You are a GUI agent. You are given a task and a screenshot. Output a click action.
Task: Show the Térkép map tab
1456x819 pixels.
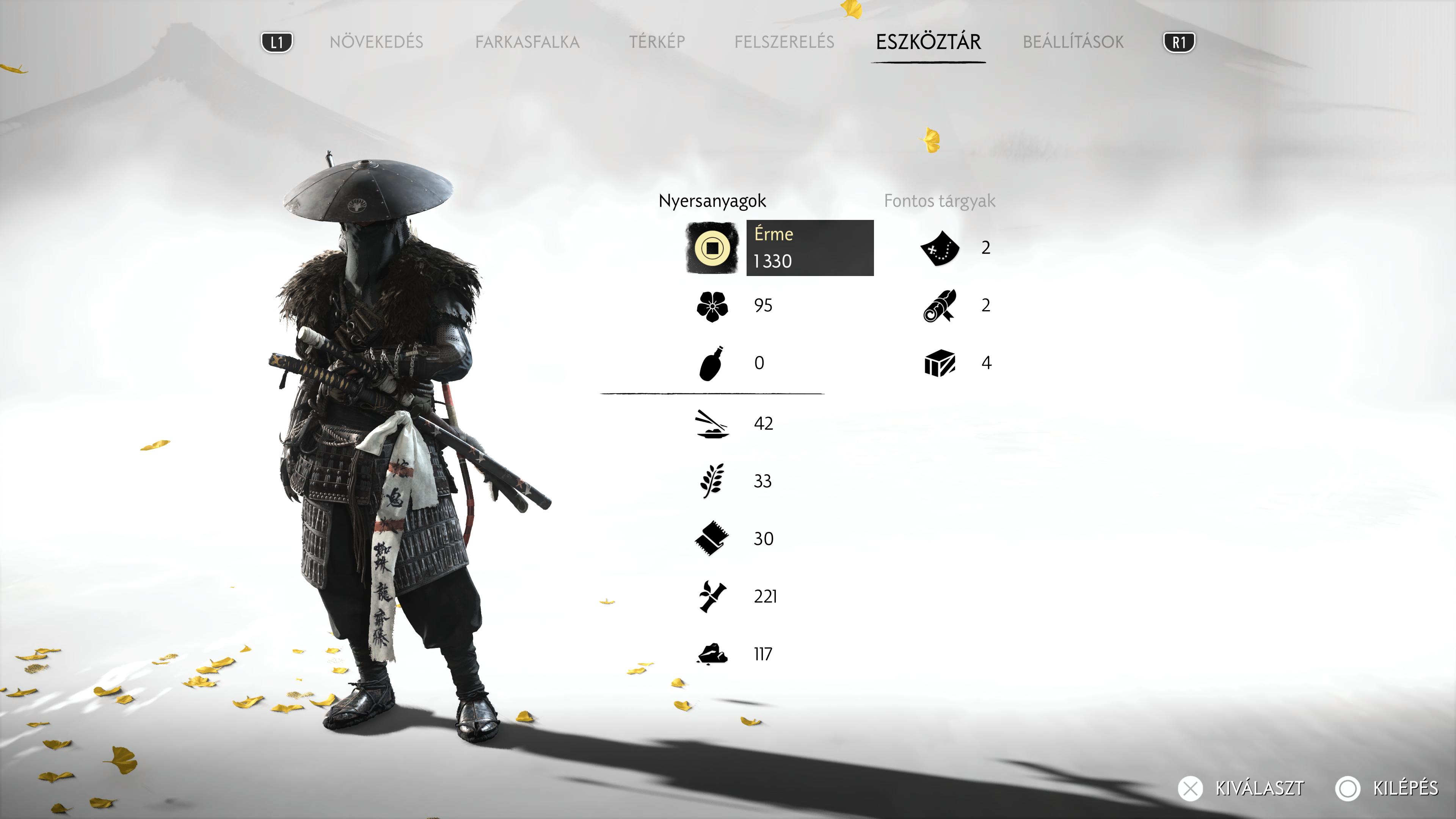point(657,42)
